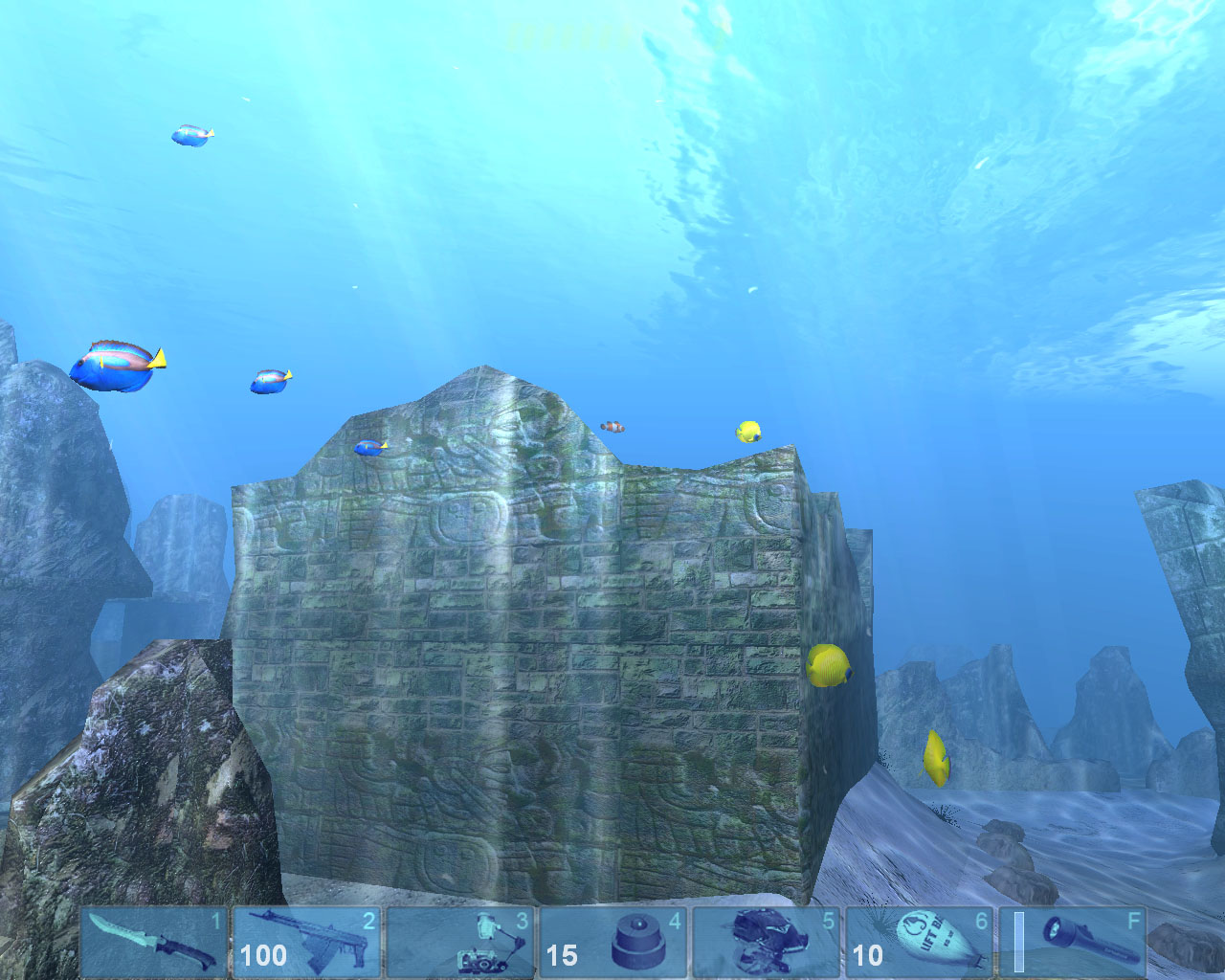The width and height of the screenshot is (1225, 980).
Task: Click the small blue fish at top left
Action: coord(189,134)
